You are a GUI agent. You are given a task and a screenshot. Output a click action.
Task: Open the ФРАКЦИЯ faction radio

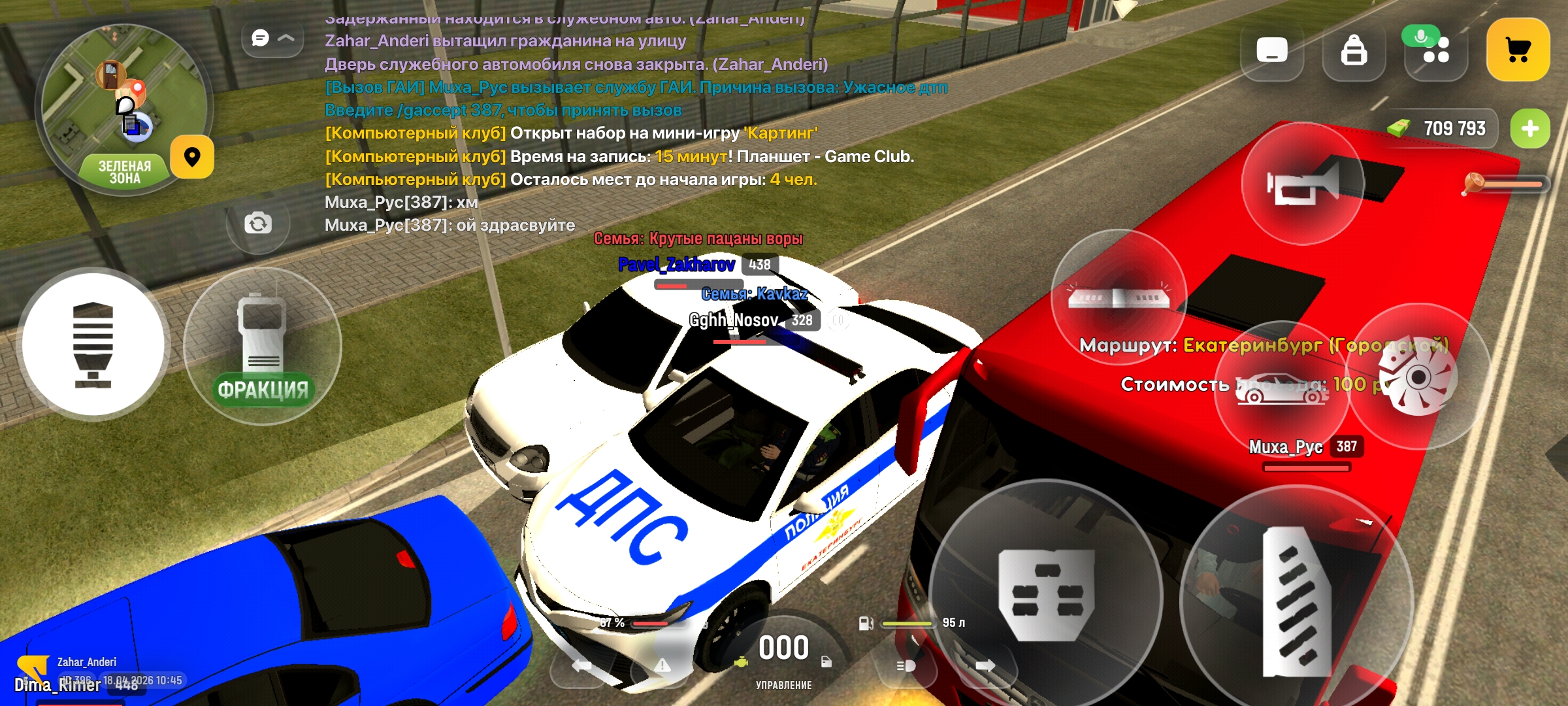coord(263,346)
